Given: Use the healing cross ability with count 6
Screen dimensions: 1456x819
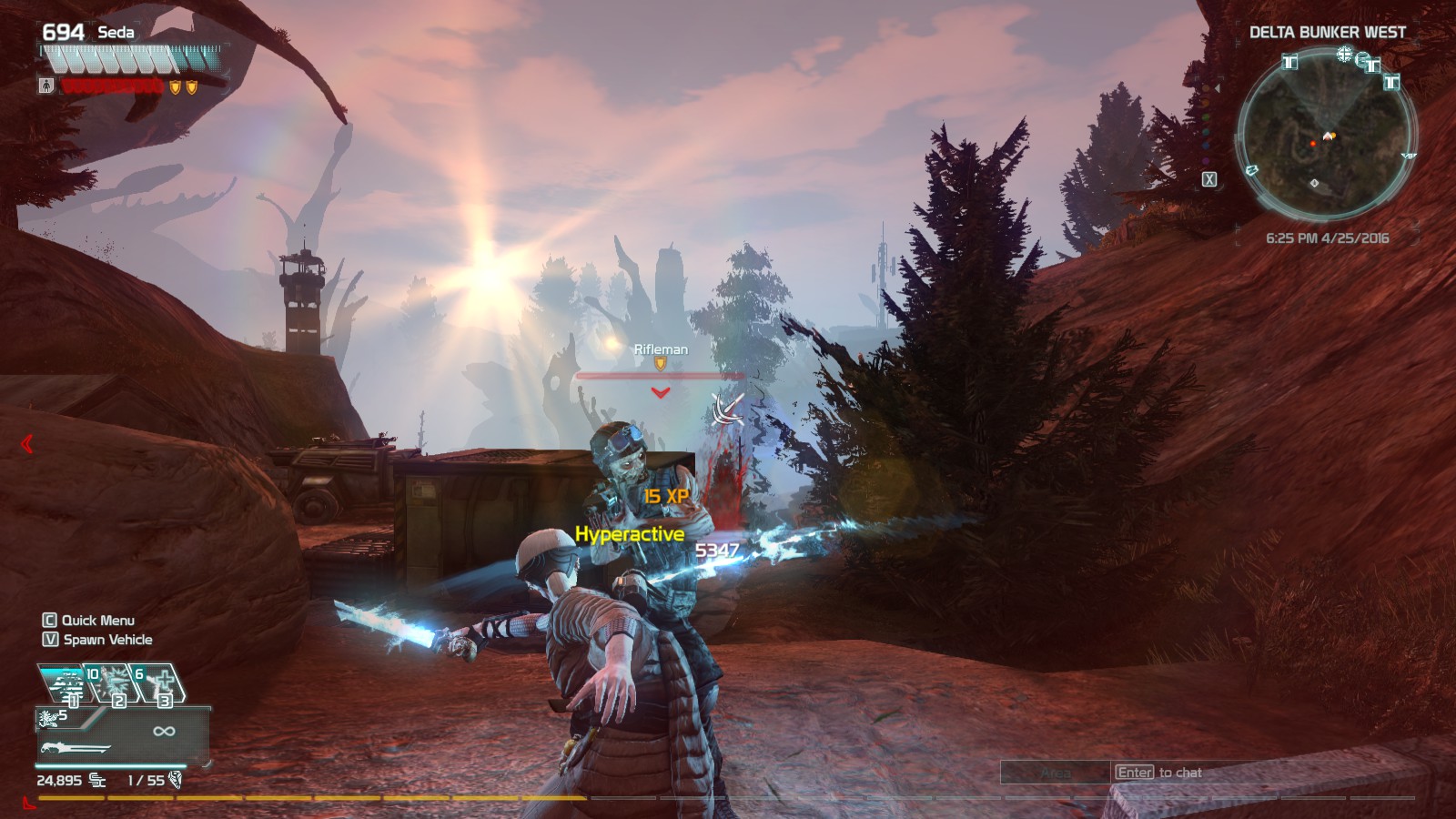Looking at the screenshot, I should click(x=158, y=683).
